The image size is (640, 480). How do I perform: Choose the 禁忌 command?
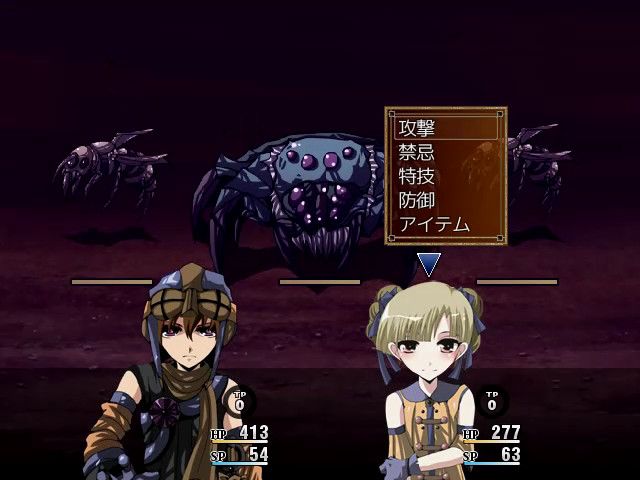point(418,152)
